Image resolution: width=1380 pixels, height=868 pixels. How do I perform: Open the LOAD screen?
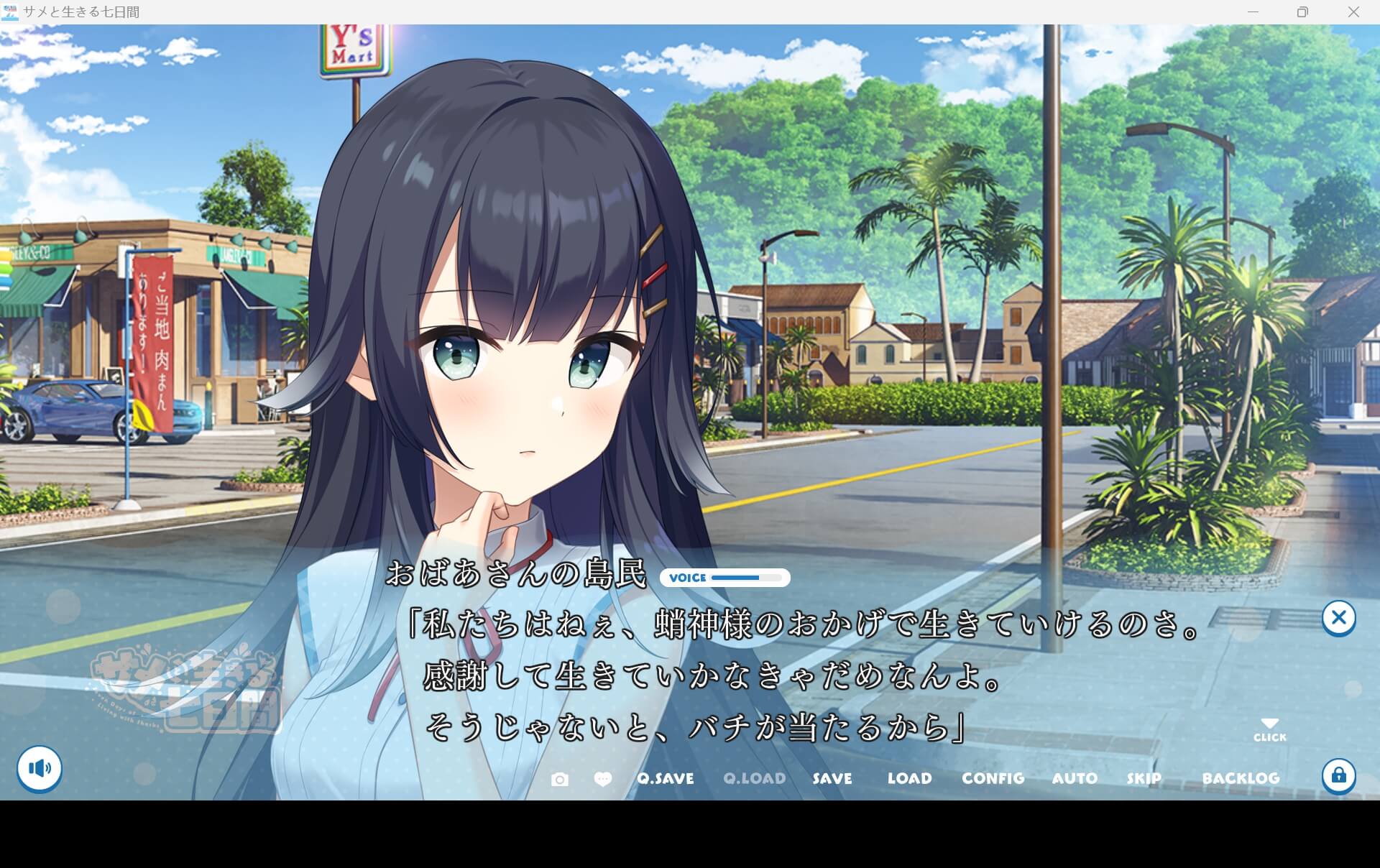[909, 778]
